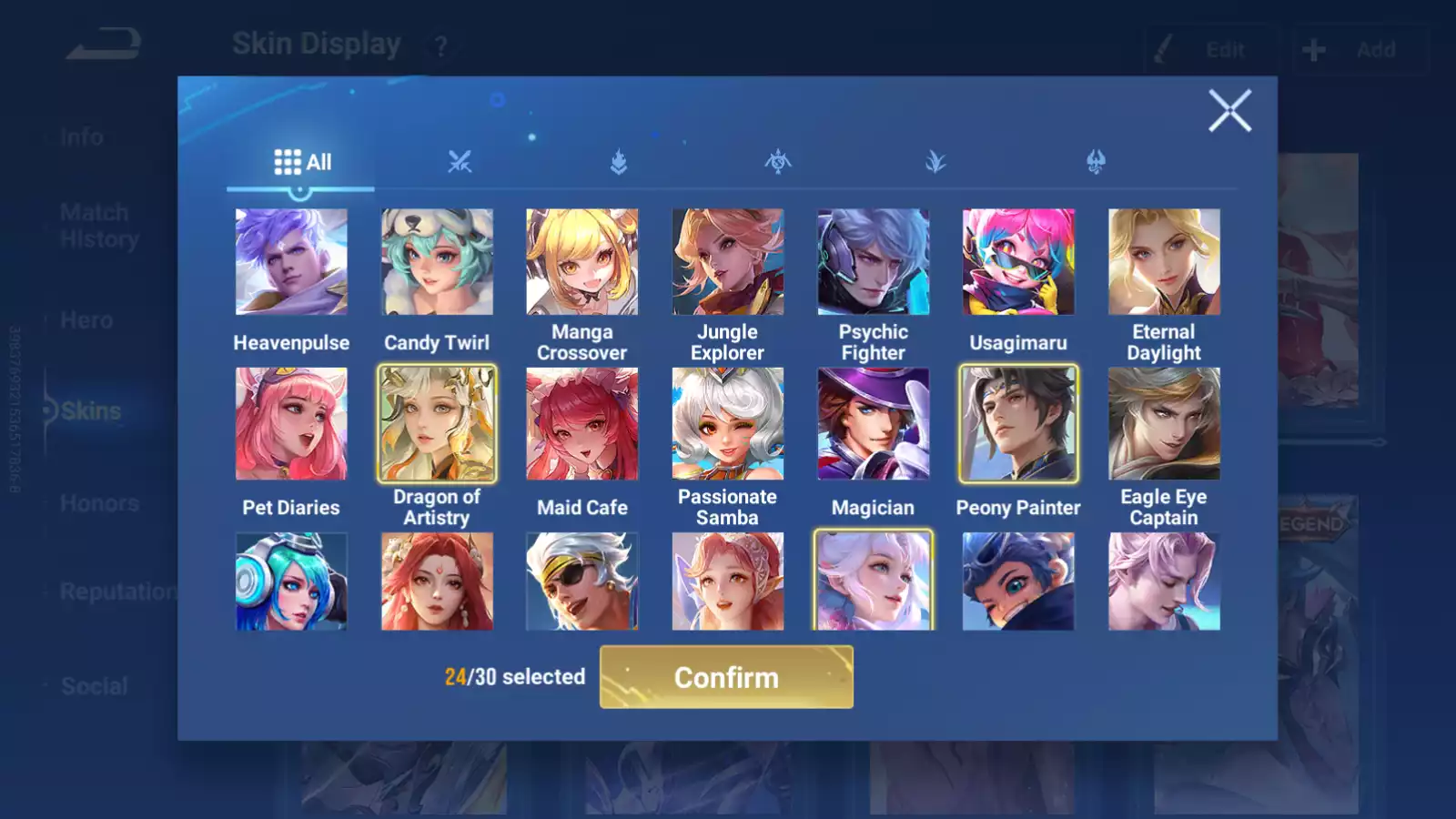Click the Edit button at top right

(1210, 50)
